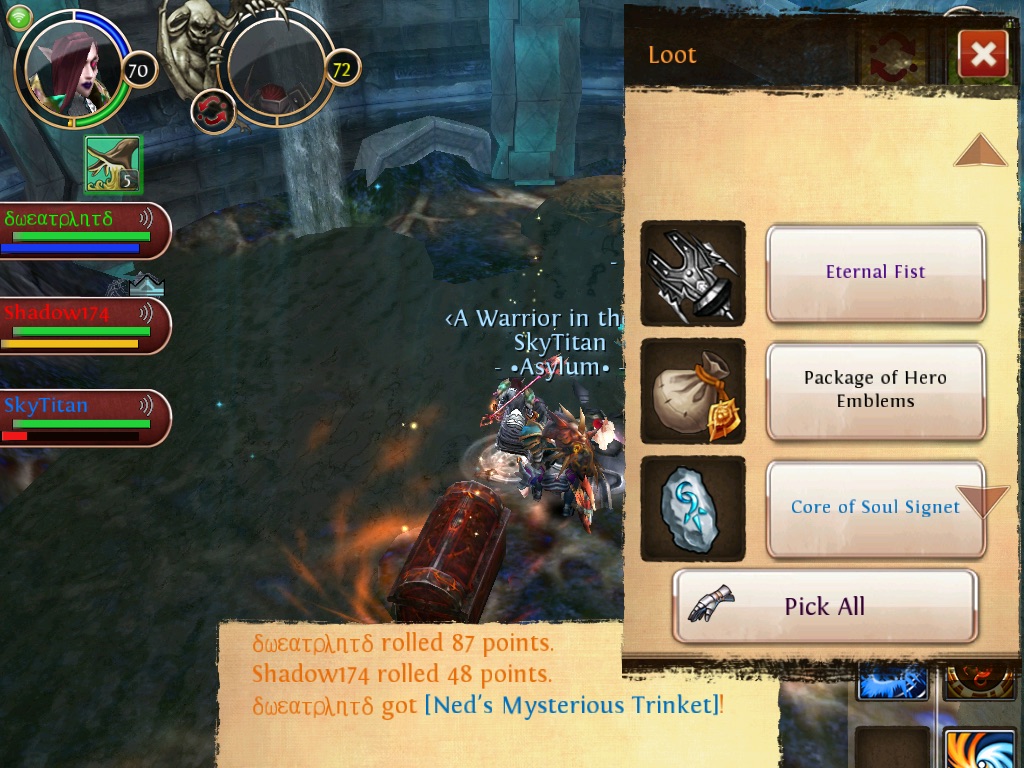Click the loot list down arrow
Image resolution: width=1024 pixels, height=768 pixels.
tap(982, 500)
